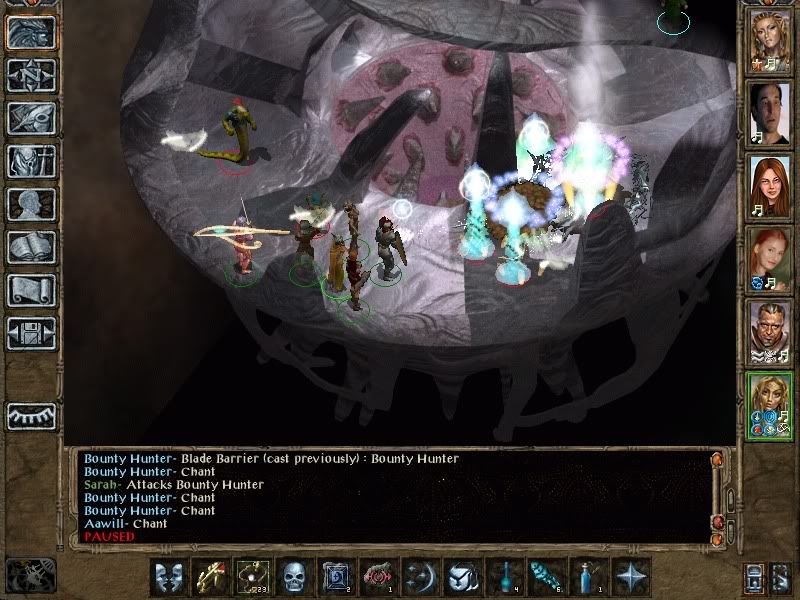Open the priest scroll button
Viewport: 800px width, 600px height.
point(31,290)
